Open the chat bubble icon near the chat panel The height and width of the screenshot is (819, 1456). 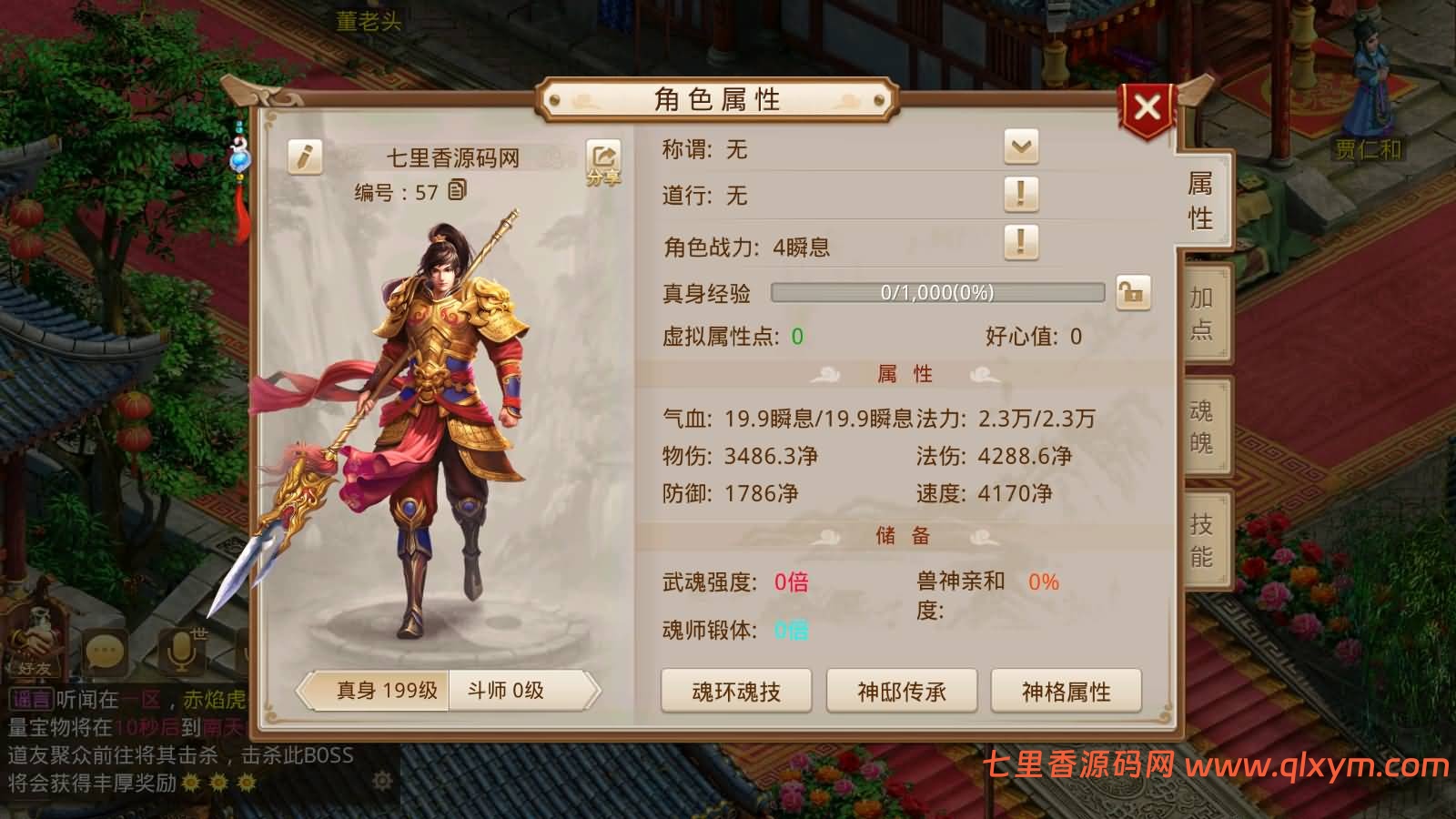(x=106, y=650)
